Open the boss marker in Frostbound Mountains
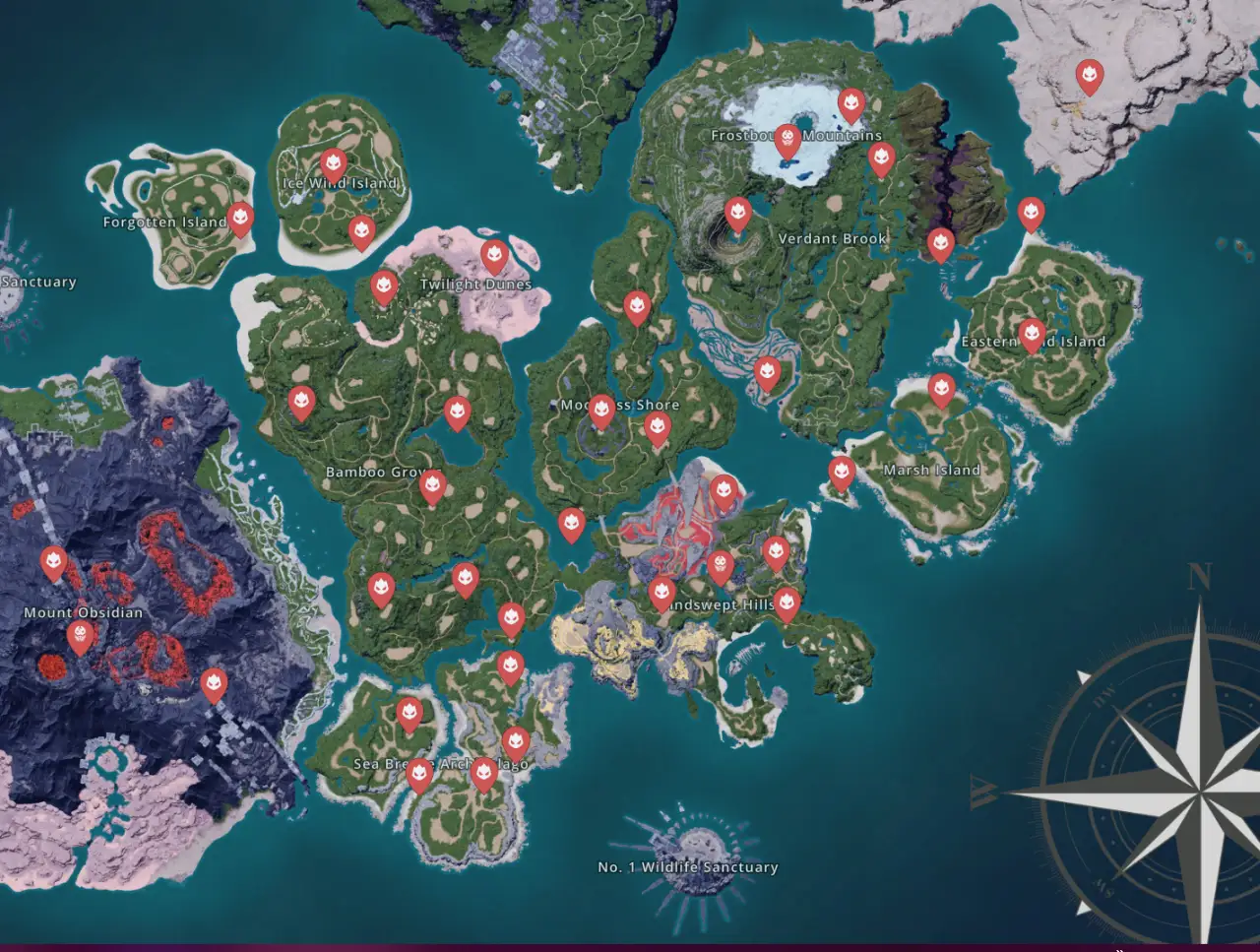This screenshot has height=952, width=1260. pyautogui.click(x=787, y=139)
